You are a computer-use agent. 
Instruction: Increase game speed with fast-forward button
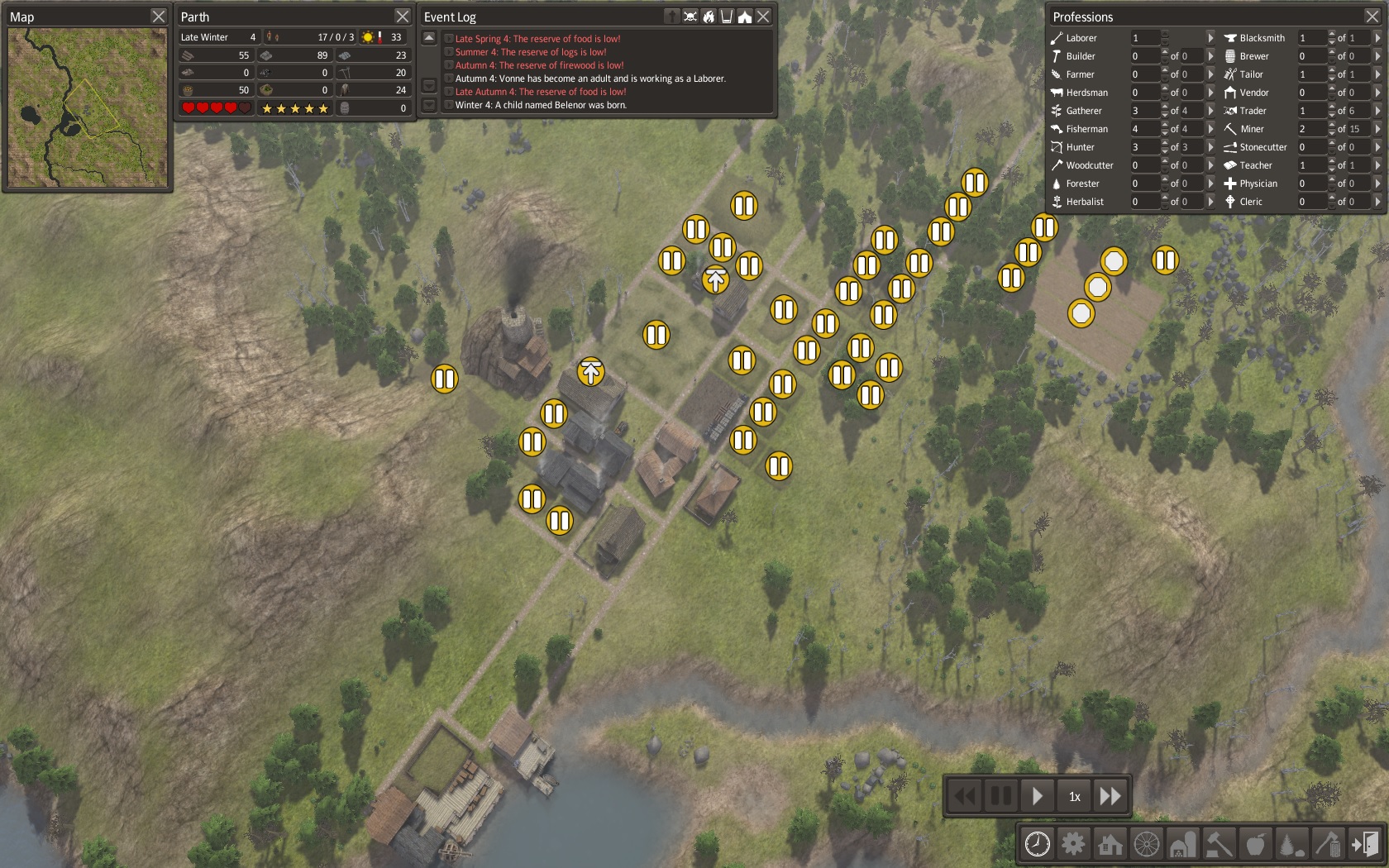(1110, 796)
